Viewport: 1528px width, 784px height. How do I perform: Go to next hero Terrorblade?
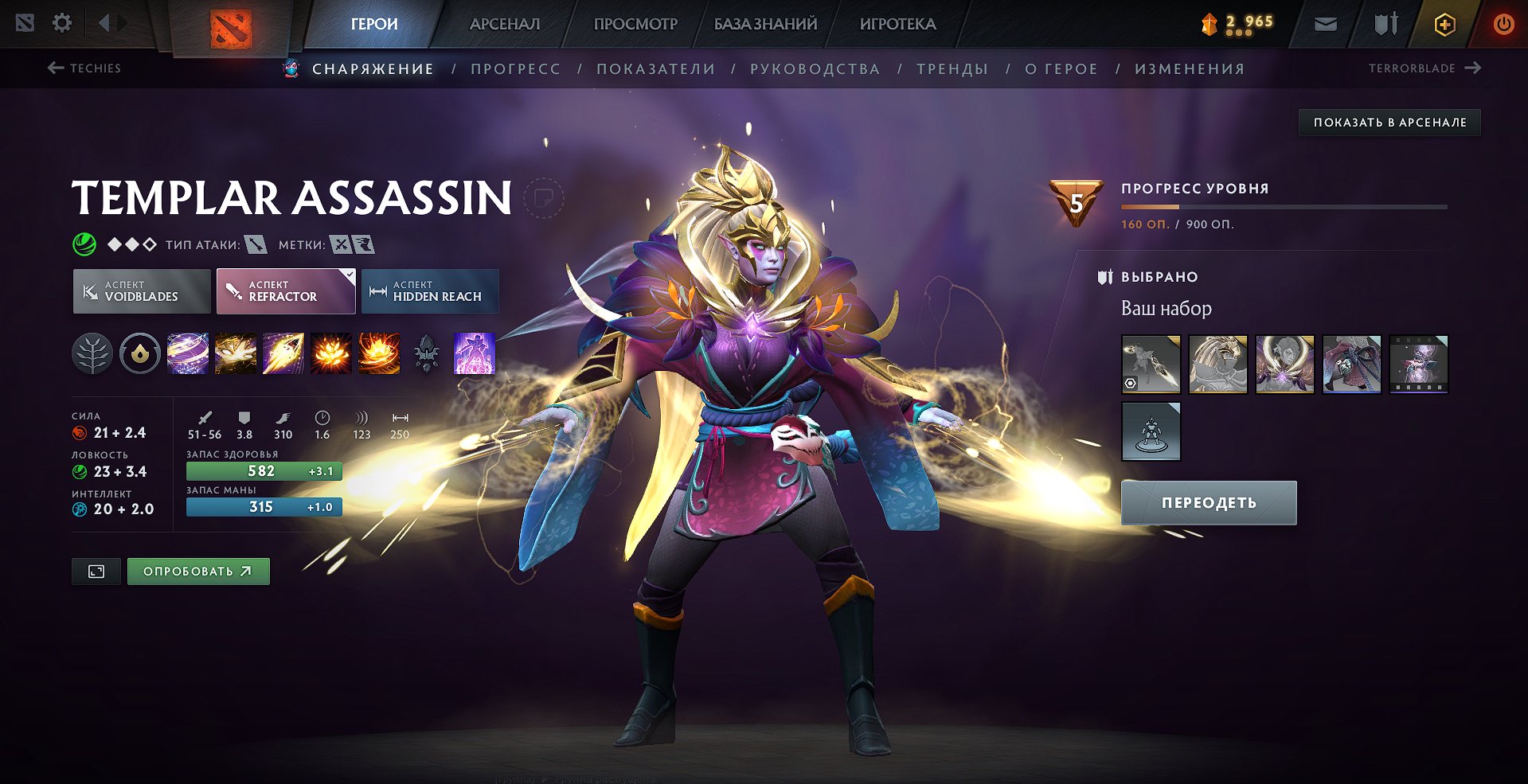(x=1424, y=68)
